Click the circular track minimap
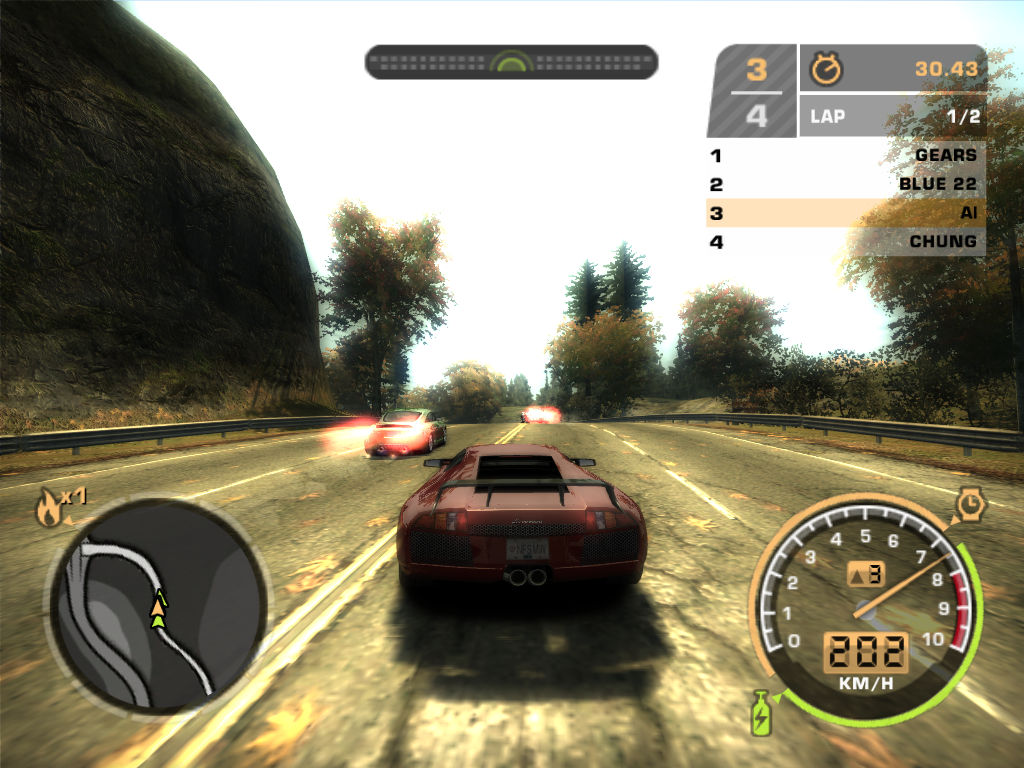Viewport: 1024px width, 768px height. point(158,606)
